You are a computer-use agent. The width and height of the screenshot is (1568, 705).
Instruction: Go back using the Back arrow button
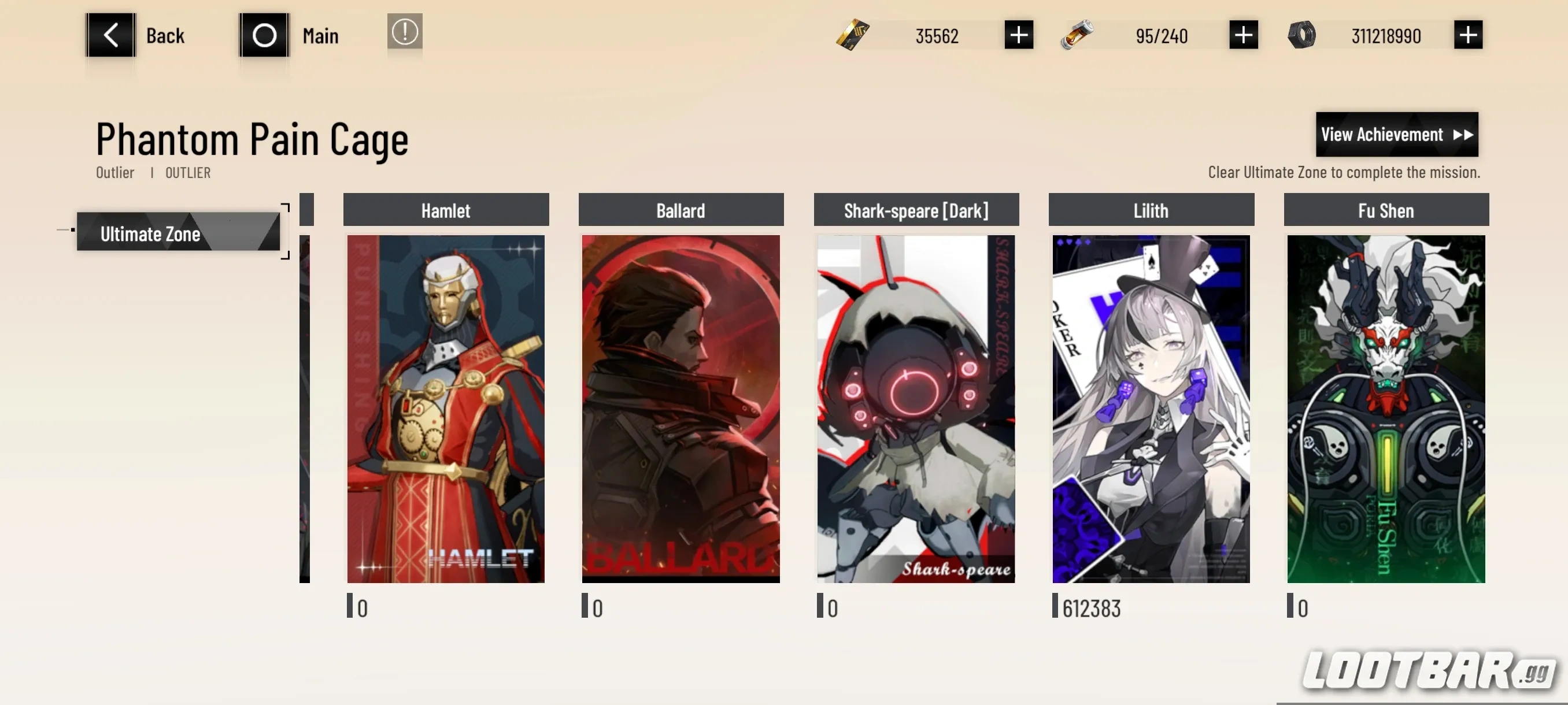point(110,35)
